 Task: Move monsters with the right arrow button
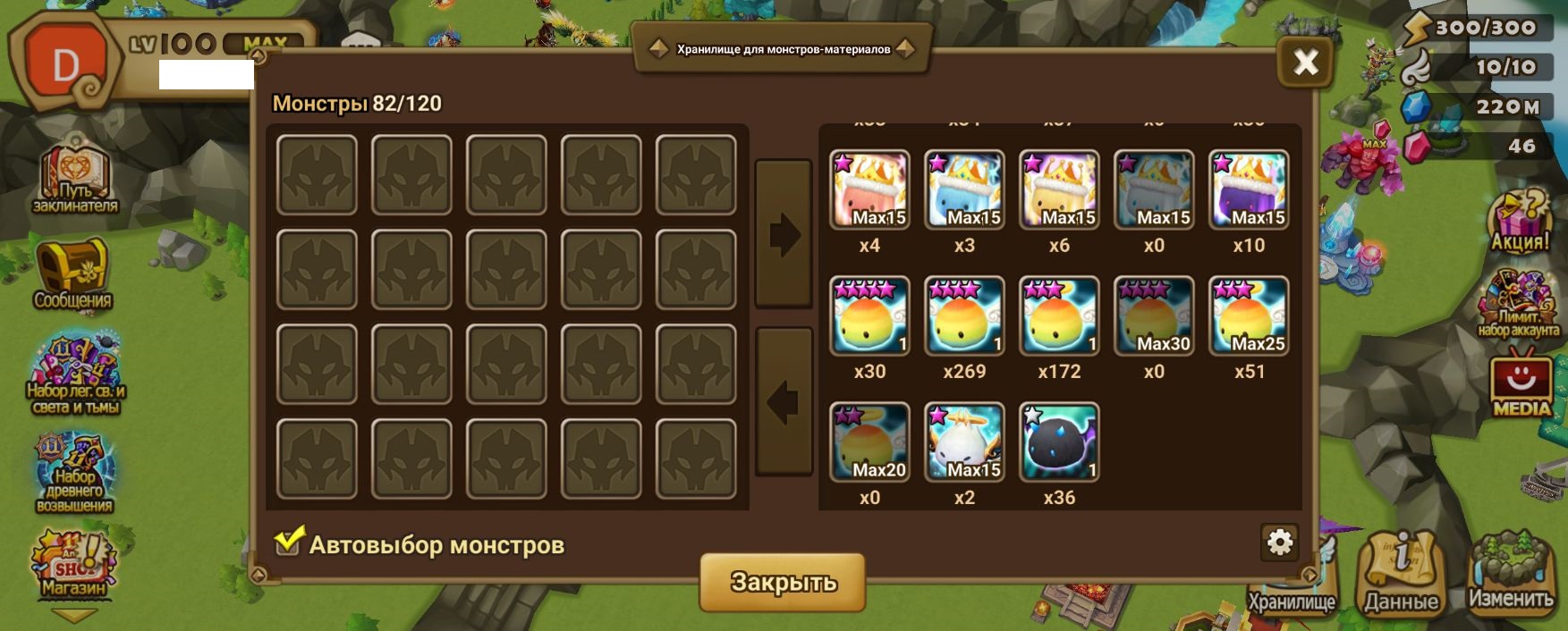pyautogui.click(x=784, y=235)
